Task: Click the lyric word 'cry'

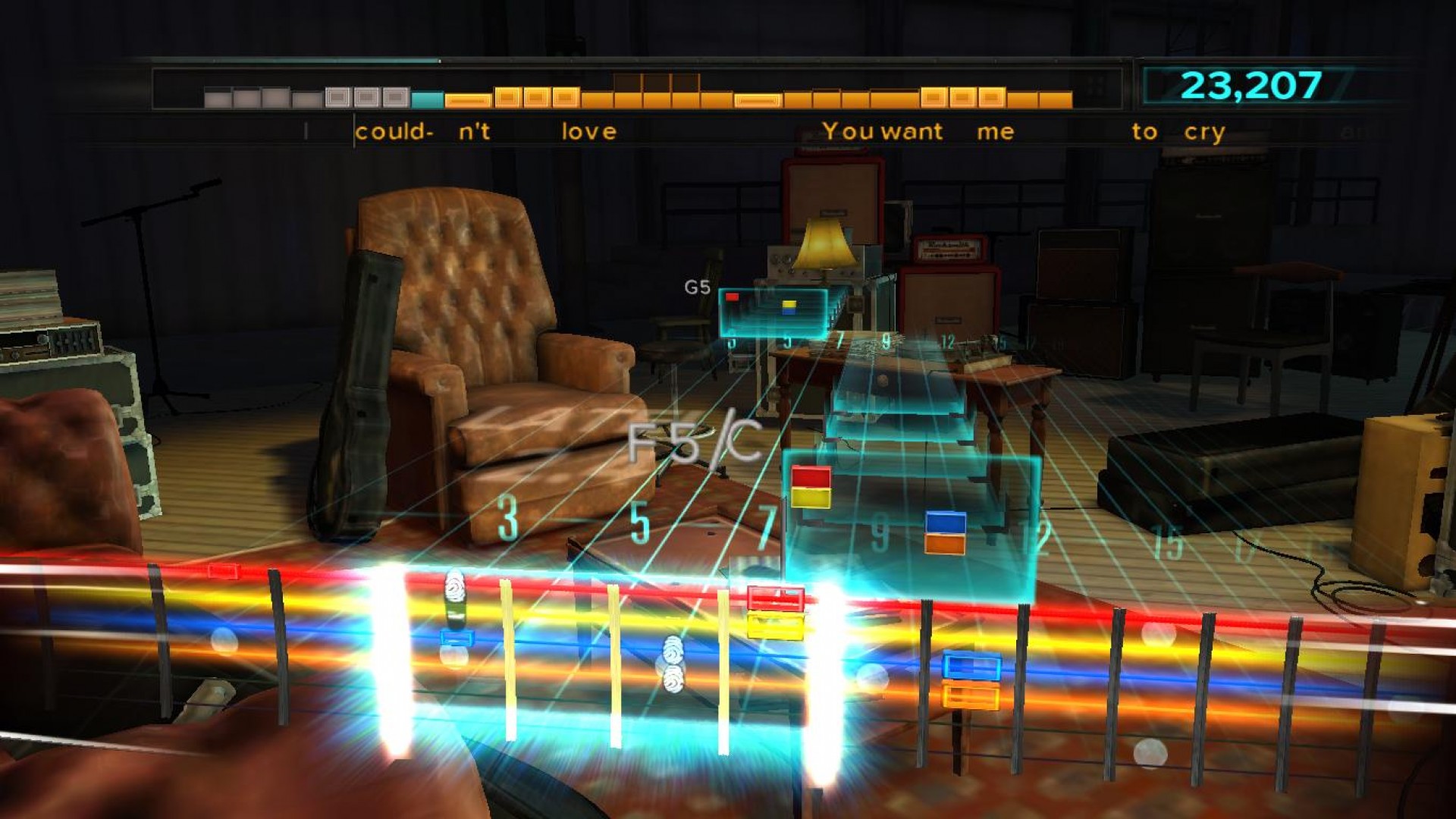Action: pyautogui.click(x=1206, y=130)
